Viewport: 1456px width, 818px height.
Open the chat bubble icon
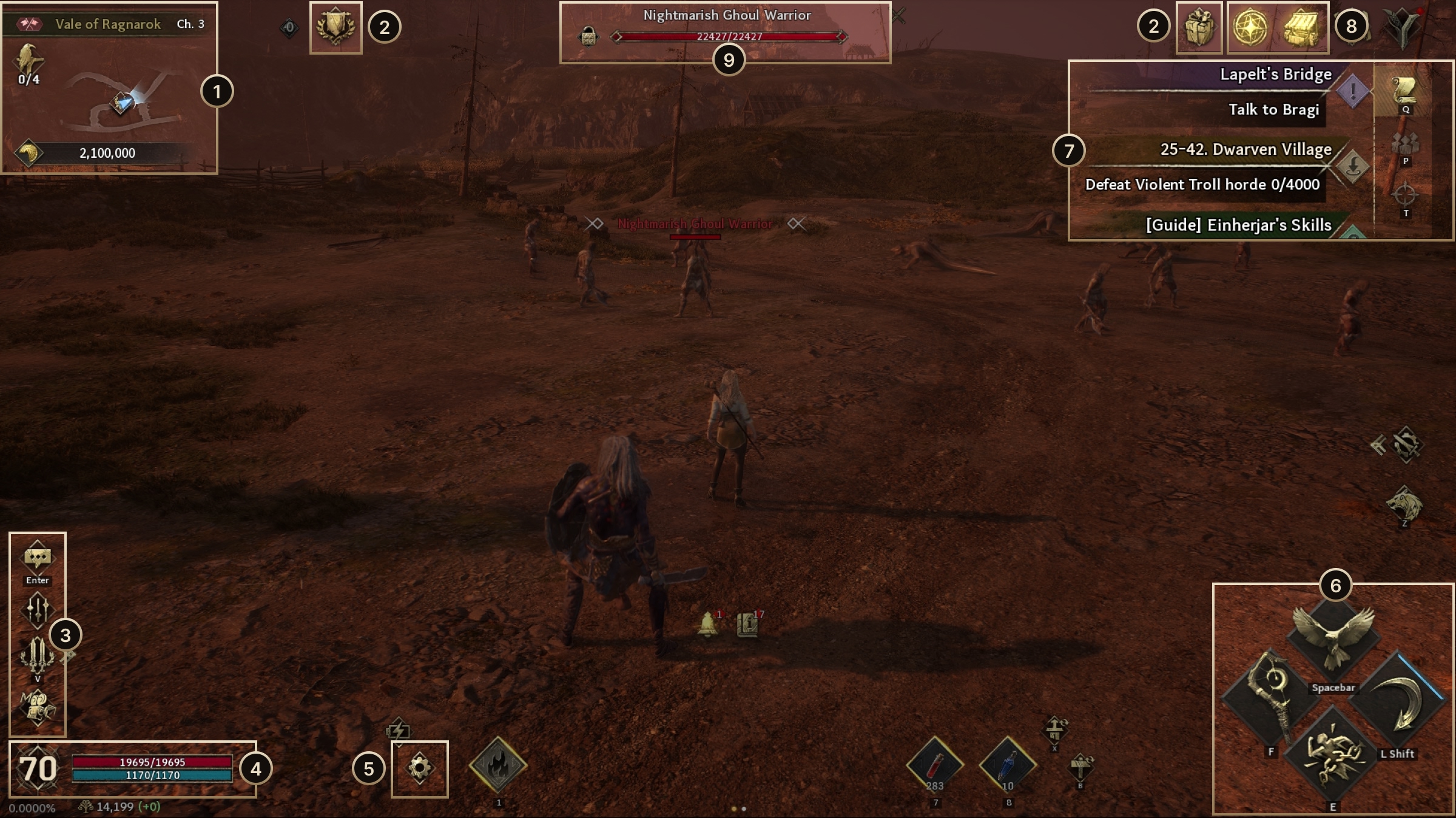pyautogui.click(x=38, y=558)
